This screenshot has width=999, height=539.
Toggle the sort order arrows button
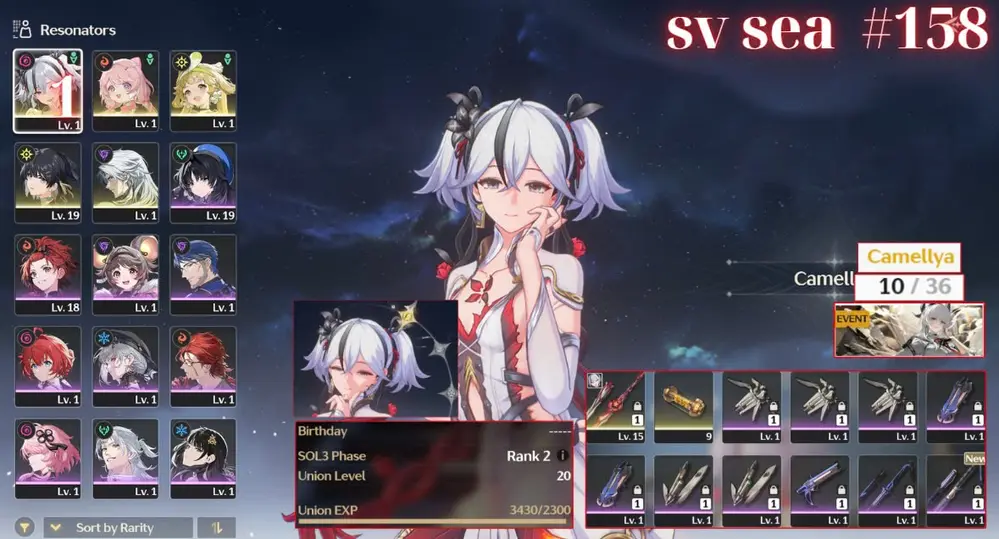click(216, 527)
